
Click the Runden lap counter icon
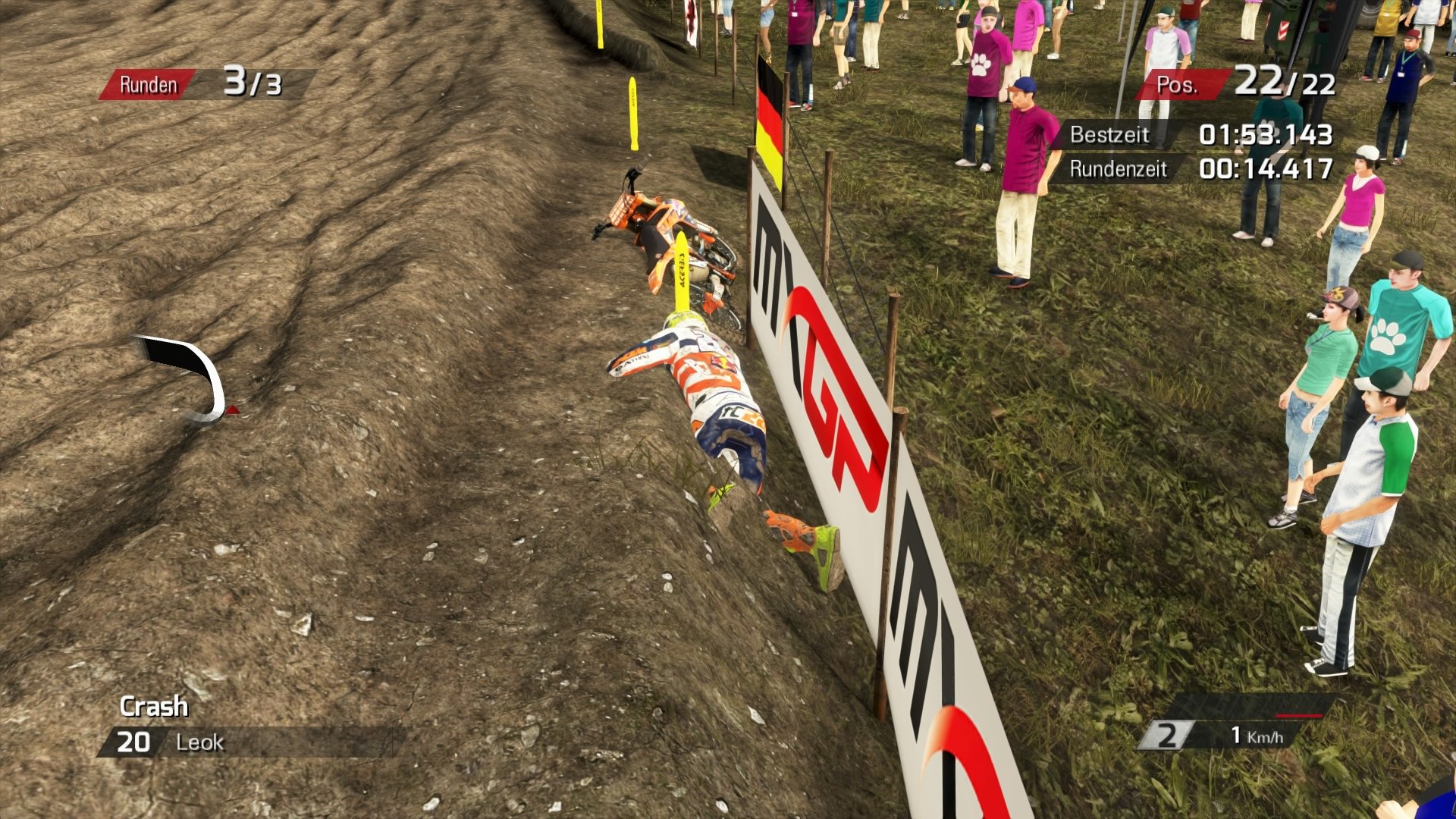pos(149,84)
